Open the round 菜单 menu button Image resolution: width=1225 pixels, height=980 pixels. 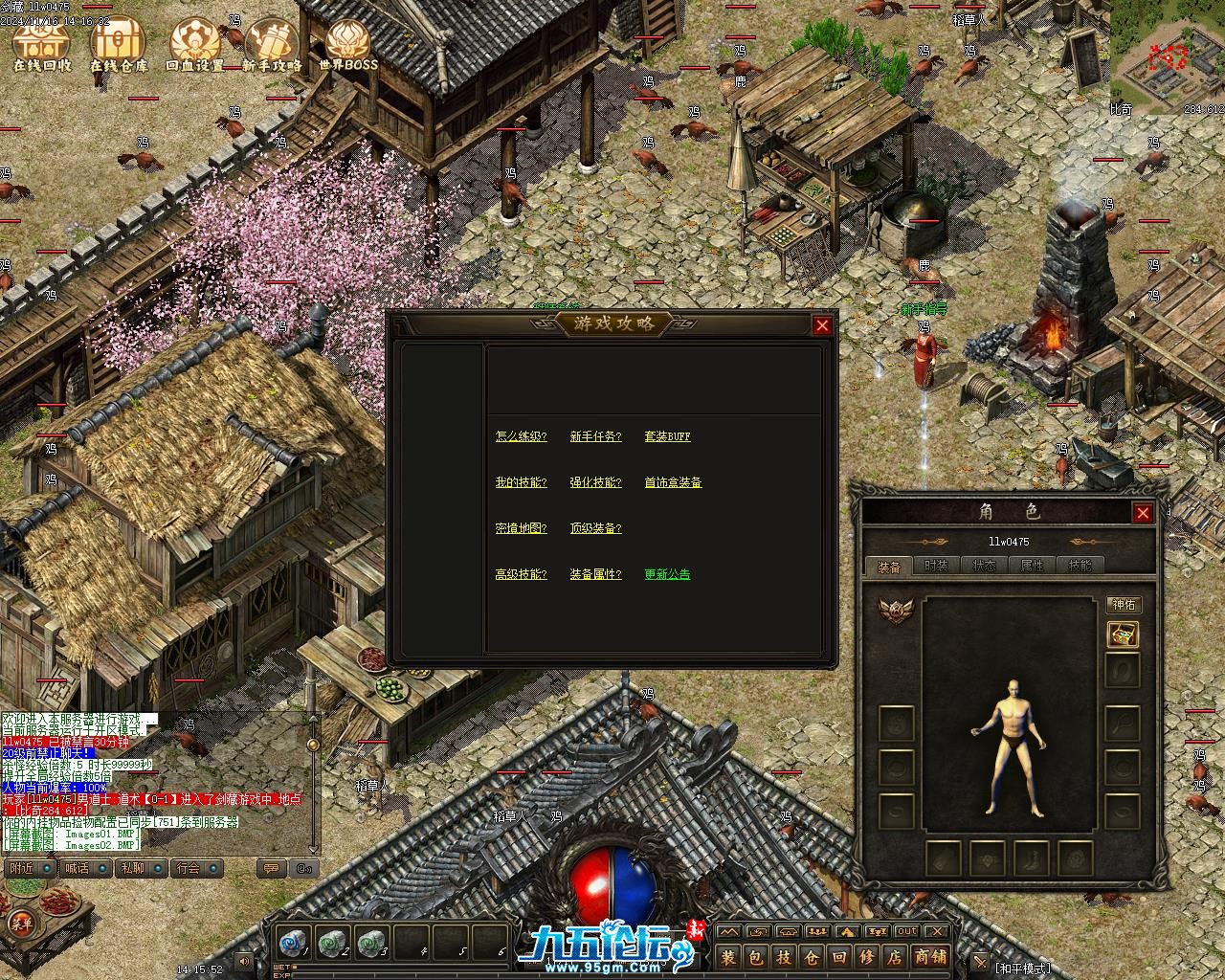pyautogui.click(x=20, y=924)
